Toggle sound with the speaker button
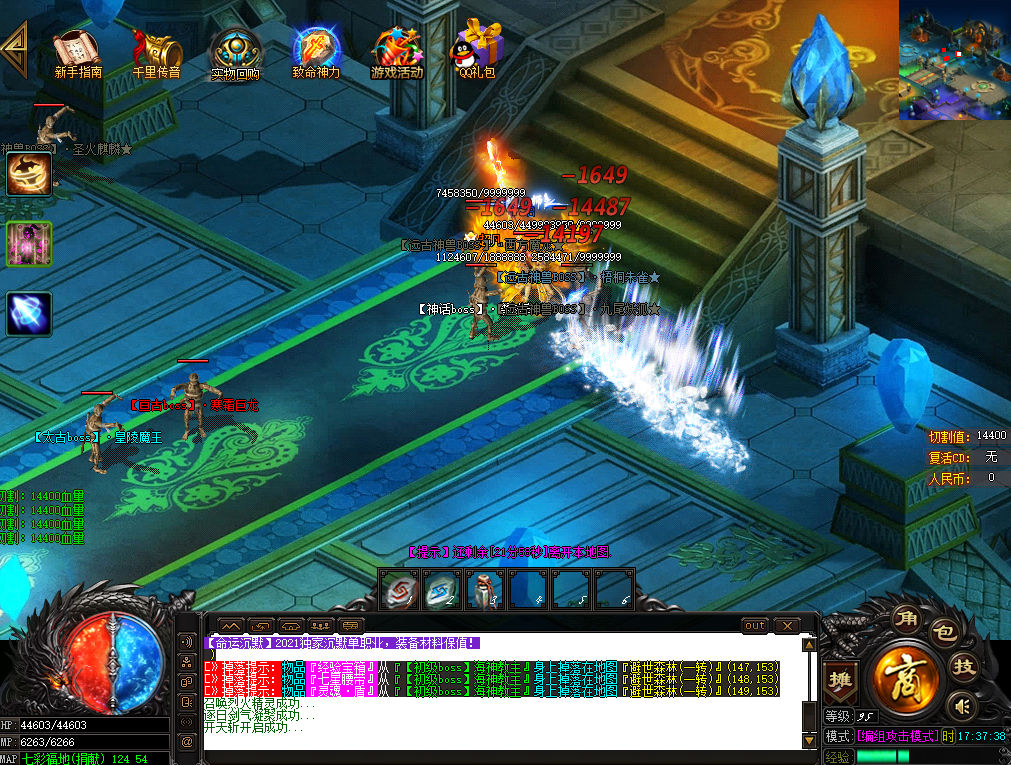1011x765 pixels. (x=963, y=707)
